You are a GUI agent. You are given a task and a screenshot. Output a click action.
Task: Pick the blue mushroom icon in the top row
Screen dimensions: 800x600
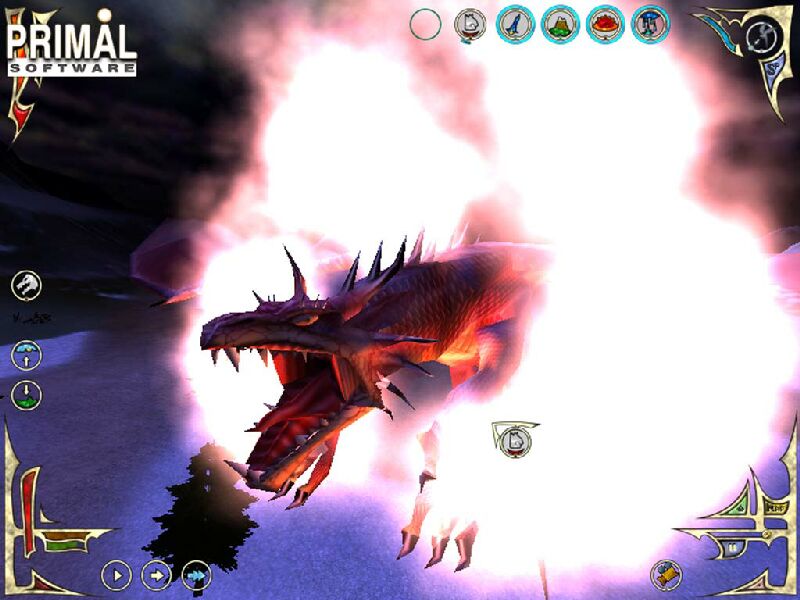pyautogui.click(x=650, y=24)
